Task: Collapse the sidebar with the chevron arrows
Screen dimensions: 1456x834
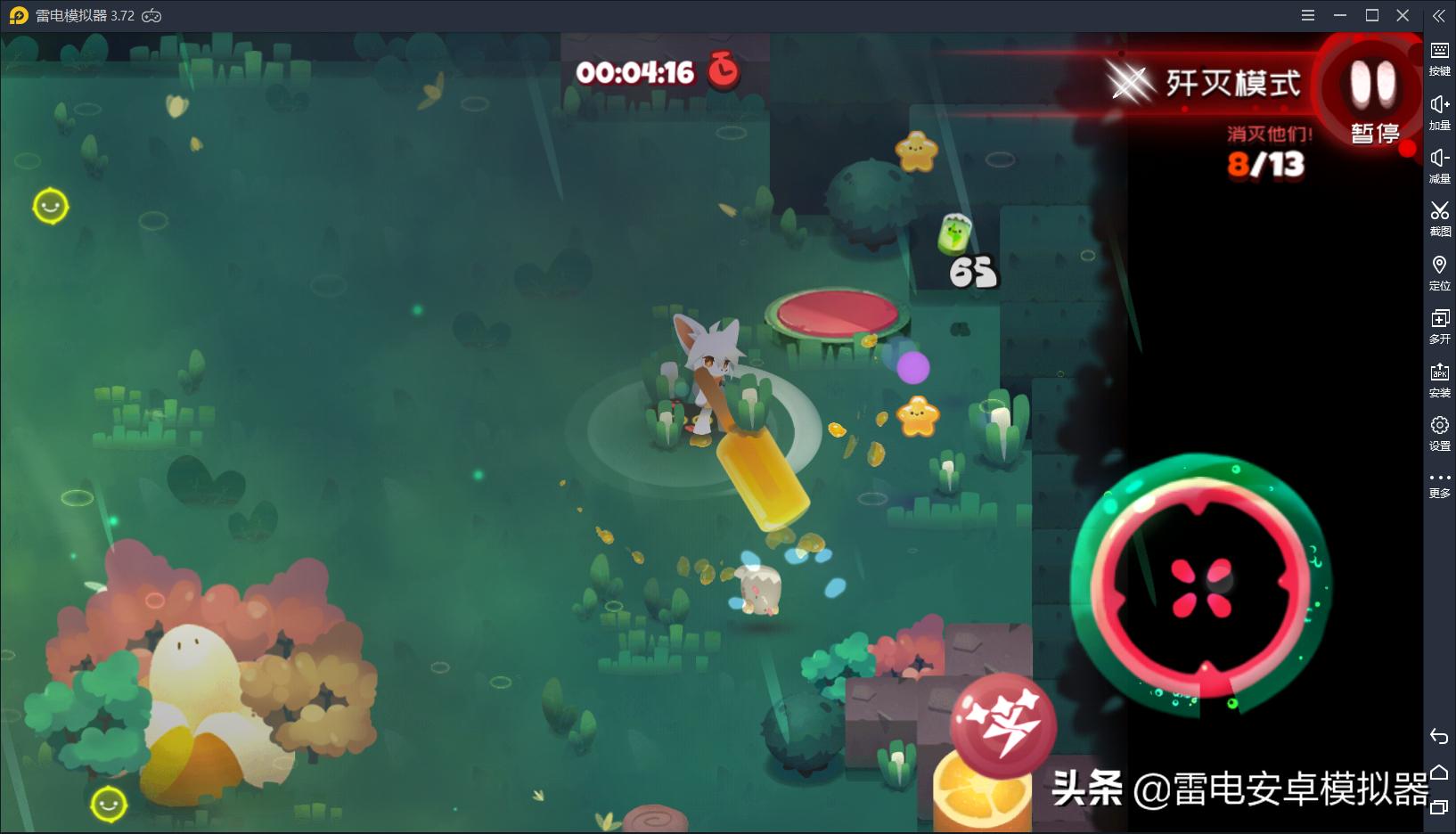Action: coord(1440,15)
